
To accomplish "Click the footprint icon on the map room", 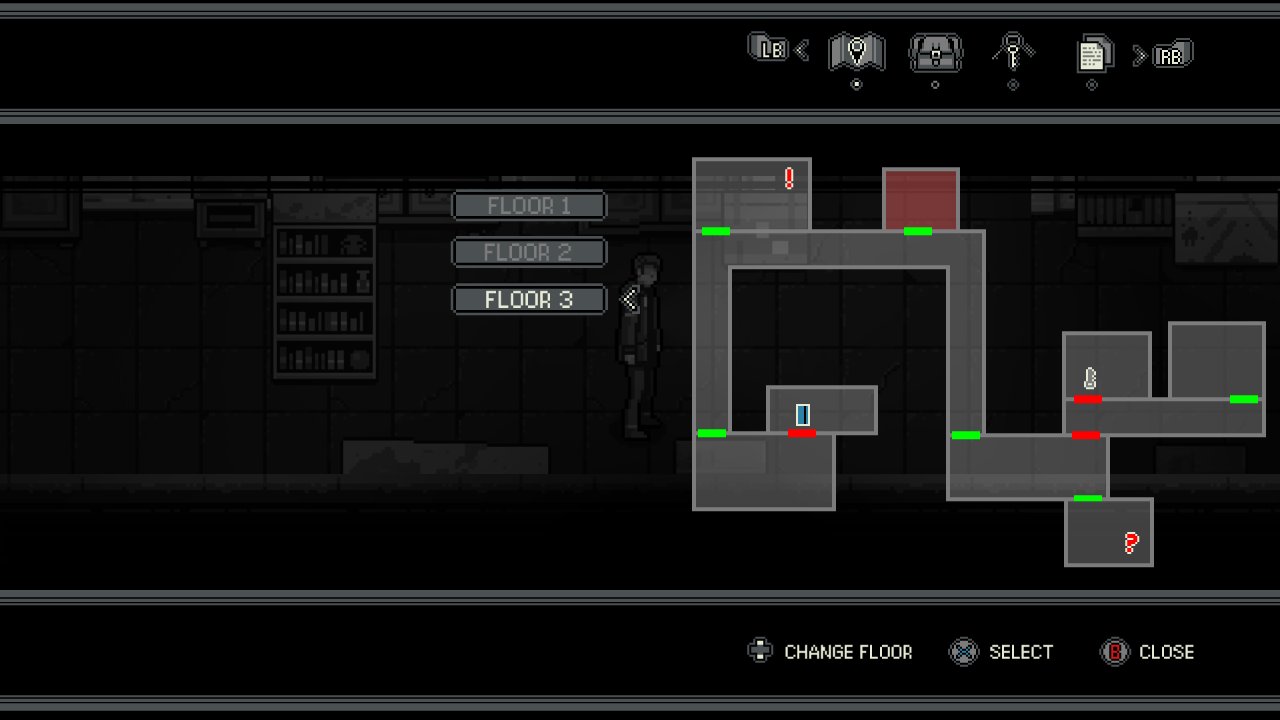I will coord(1090,378).
